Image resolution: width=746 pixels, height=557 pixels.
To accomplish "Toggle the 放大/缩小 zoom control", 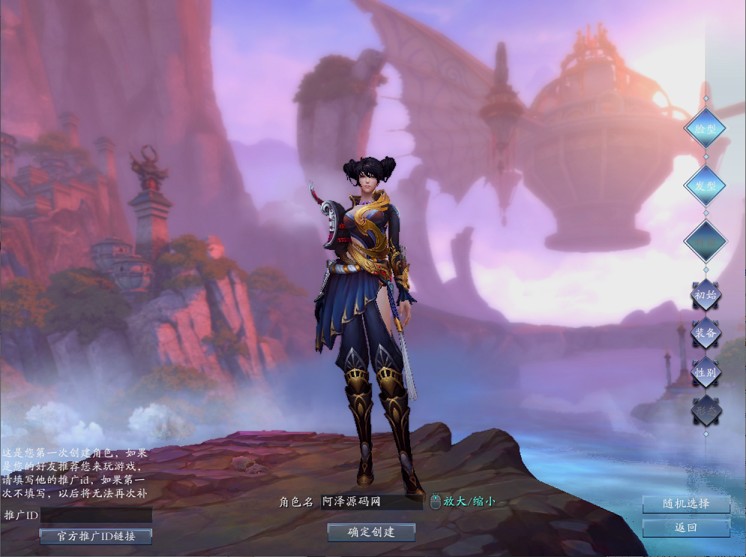I will coord(469,502).
